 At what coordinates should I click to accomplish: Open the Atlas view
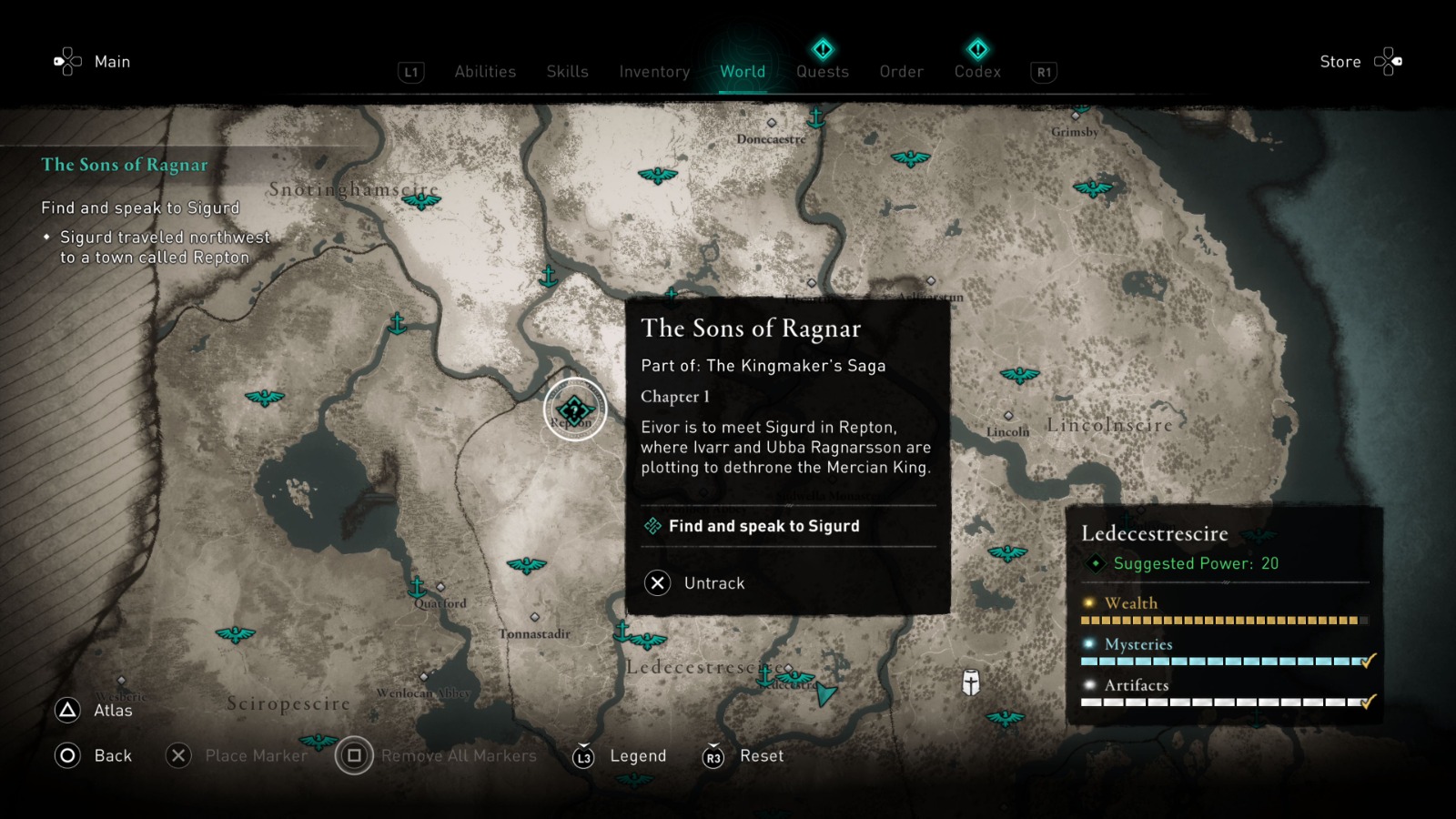97,710
